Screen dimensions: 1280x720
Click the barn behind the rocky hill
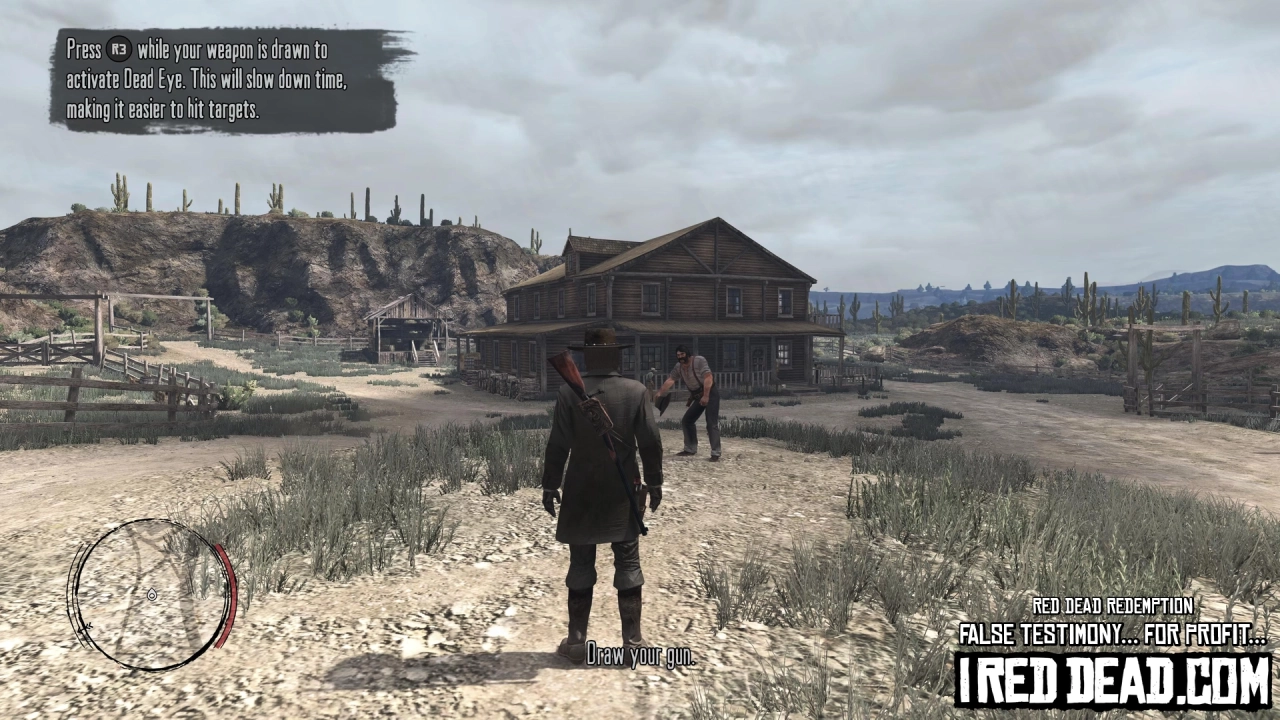[410, 325]
